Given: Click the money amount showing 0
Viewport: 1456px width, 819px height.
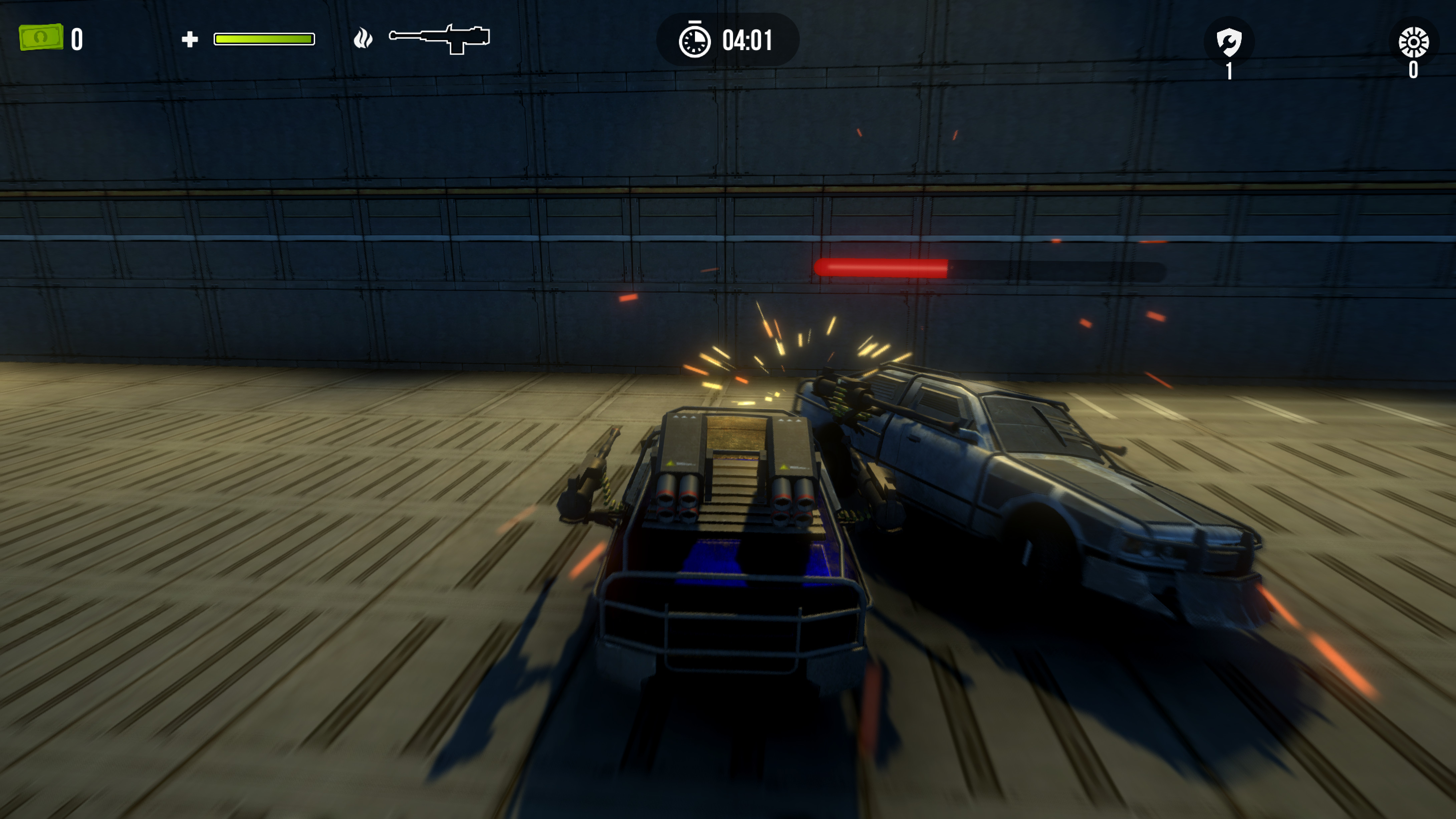Looking at the screenshot, I should 77,38.
